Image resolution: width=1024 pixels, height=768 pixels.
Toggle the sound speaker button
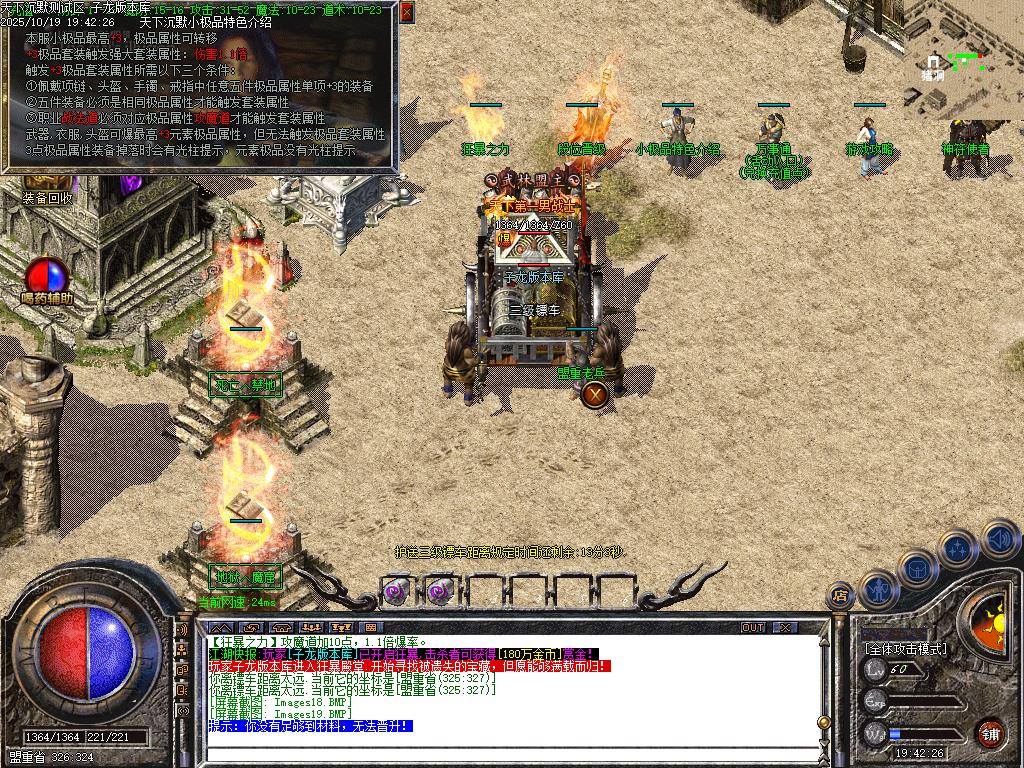pyautogui.click(x=1000, y=538)
